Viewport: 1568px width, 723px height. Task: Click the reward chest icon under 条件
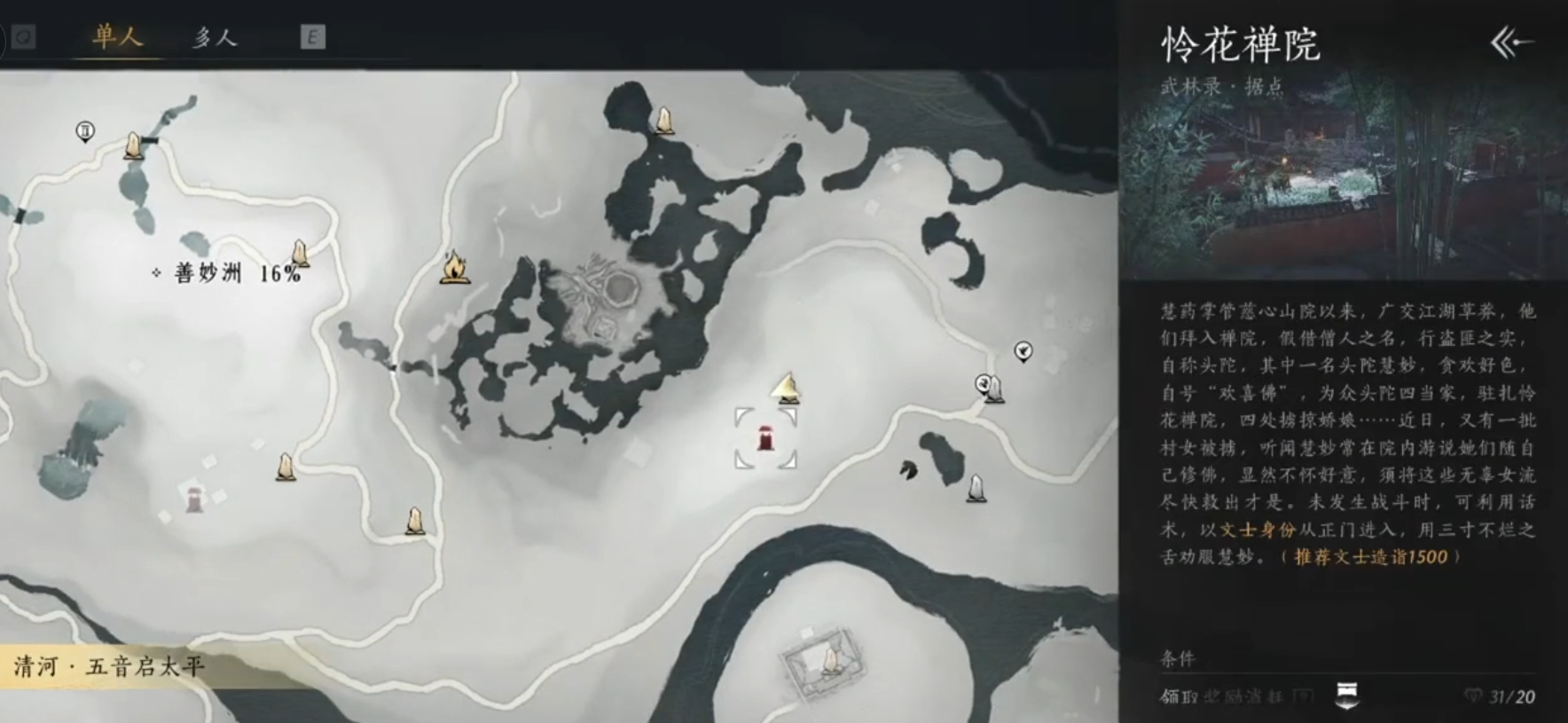(x=1347, y=695)
